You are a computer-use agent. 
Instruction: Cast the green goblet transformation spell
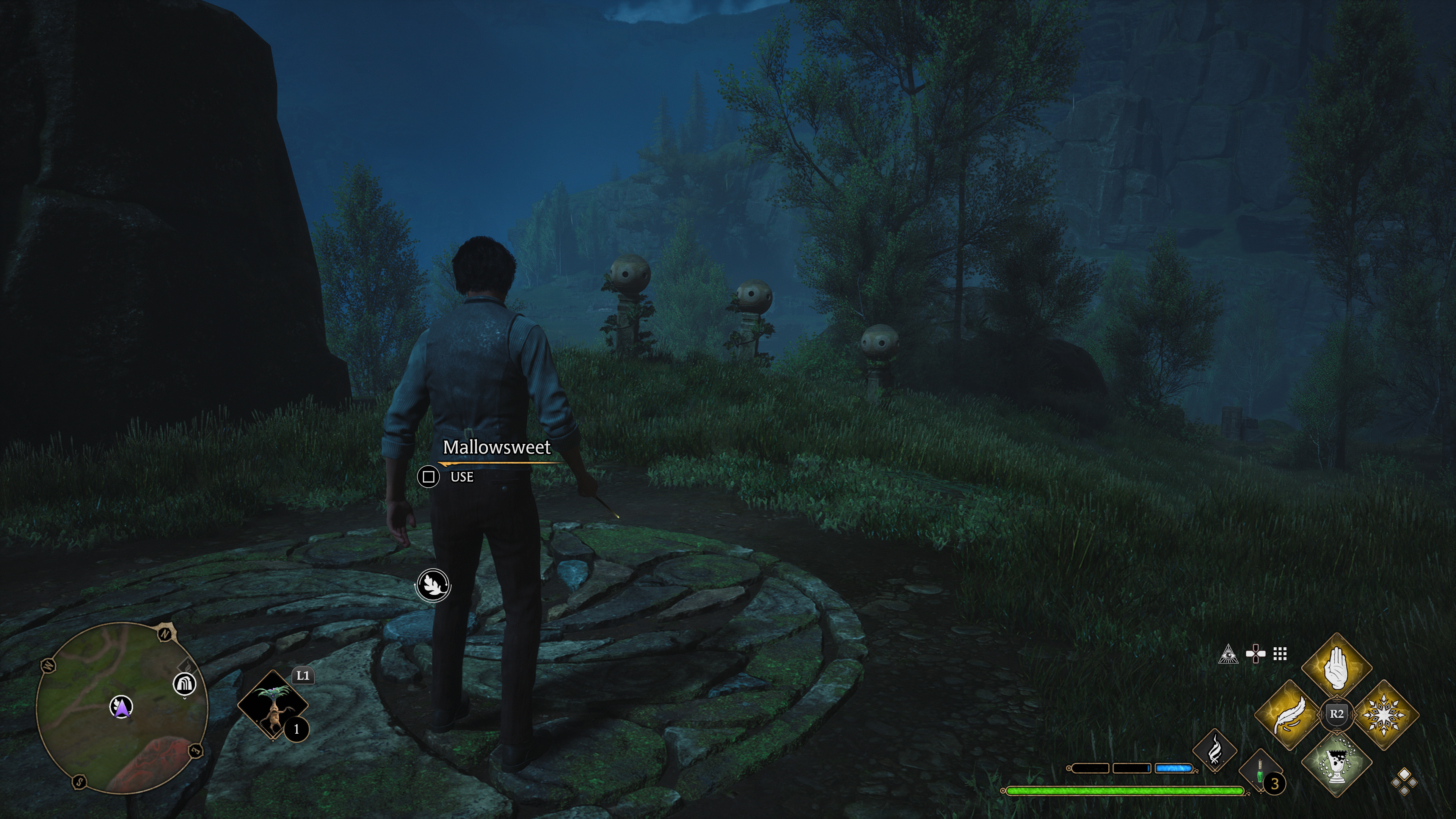pyautogui.click(x=1336, y=761)
